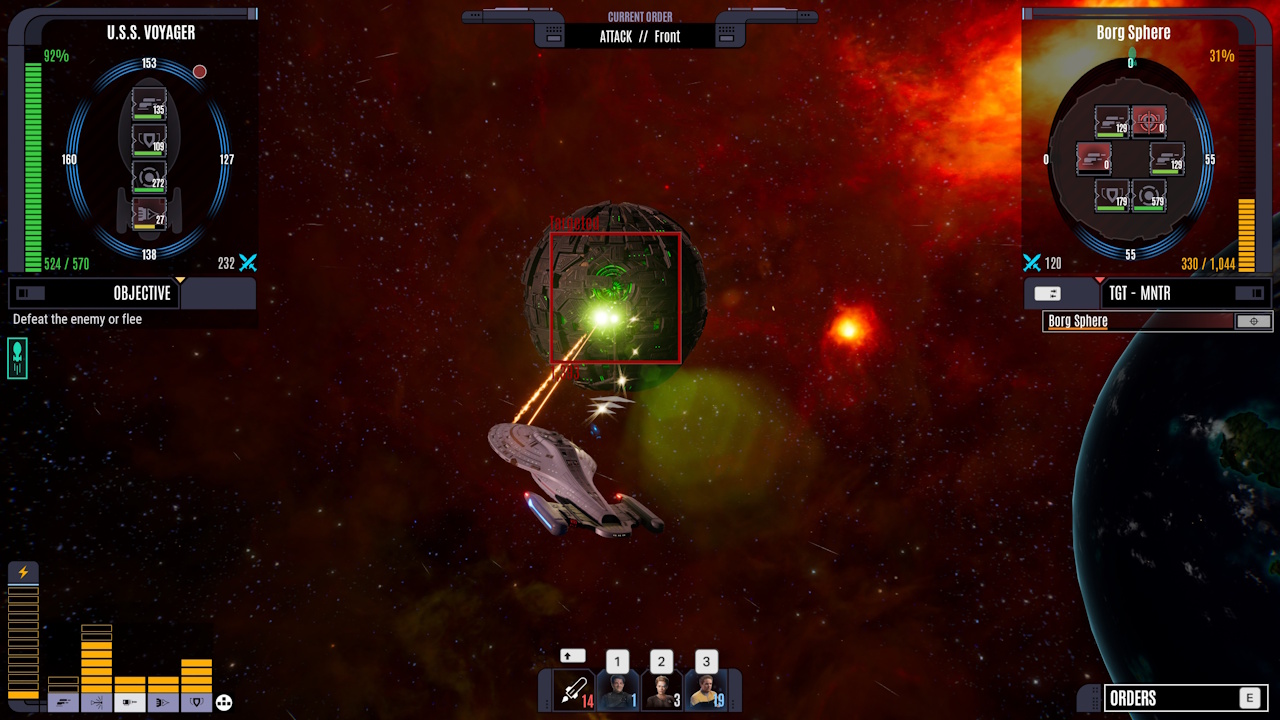Click the crosshair button beside Borg Sphere
Image resolution: width=1280 pixels, height=720 pixels.
point(1254,321)
